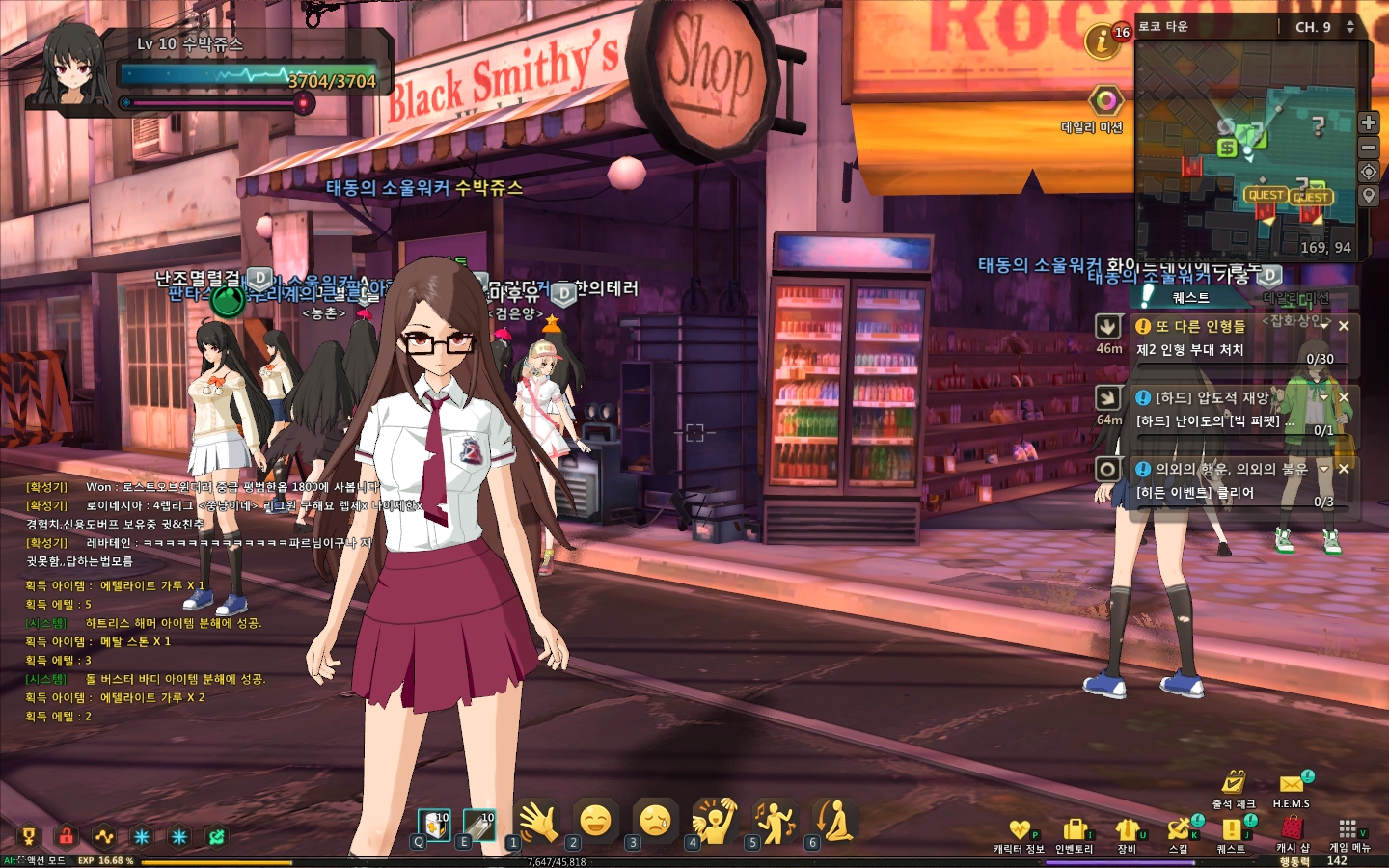Open the daily mission (데일리 미션) hexagon icon

click(1105, 101)
